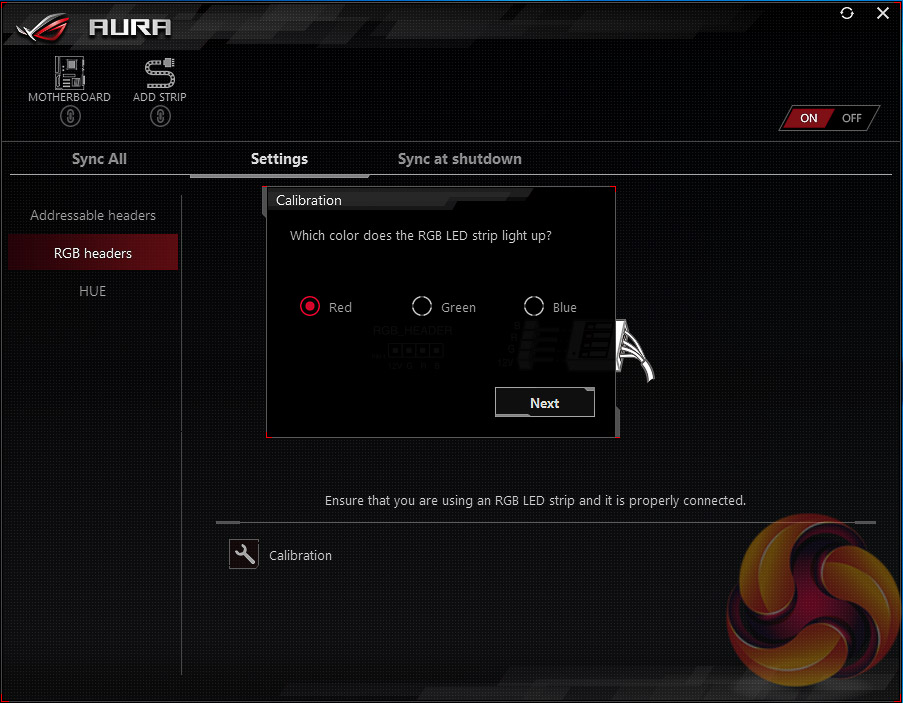903x703 pixels.
Task: Toggle the link icon under Add Strip
Action: click(160, 116)
